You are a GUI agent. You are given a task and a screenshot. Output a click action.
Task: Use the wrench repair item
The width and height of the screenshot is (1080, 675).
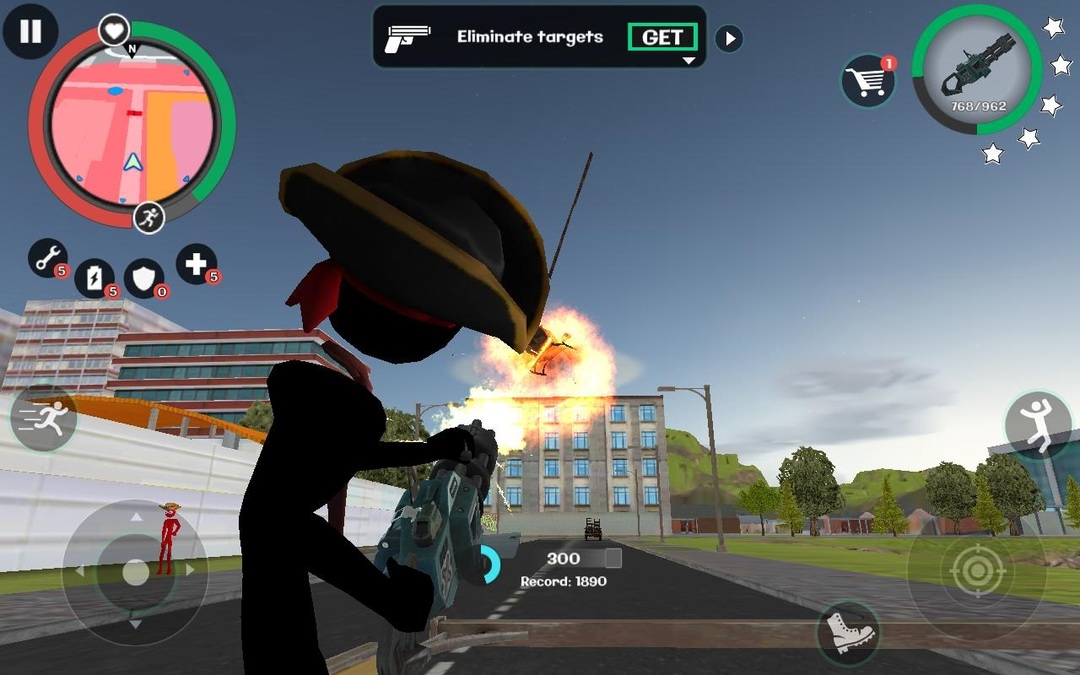point(46,258)
